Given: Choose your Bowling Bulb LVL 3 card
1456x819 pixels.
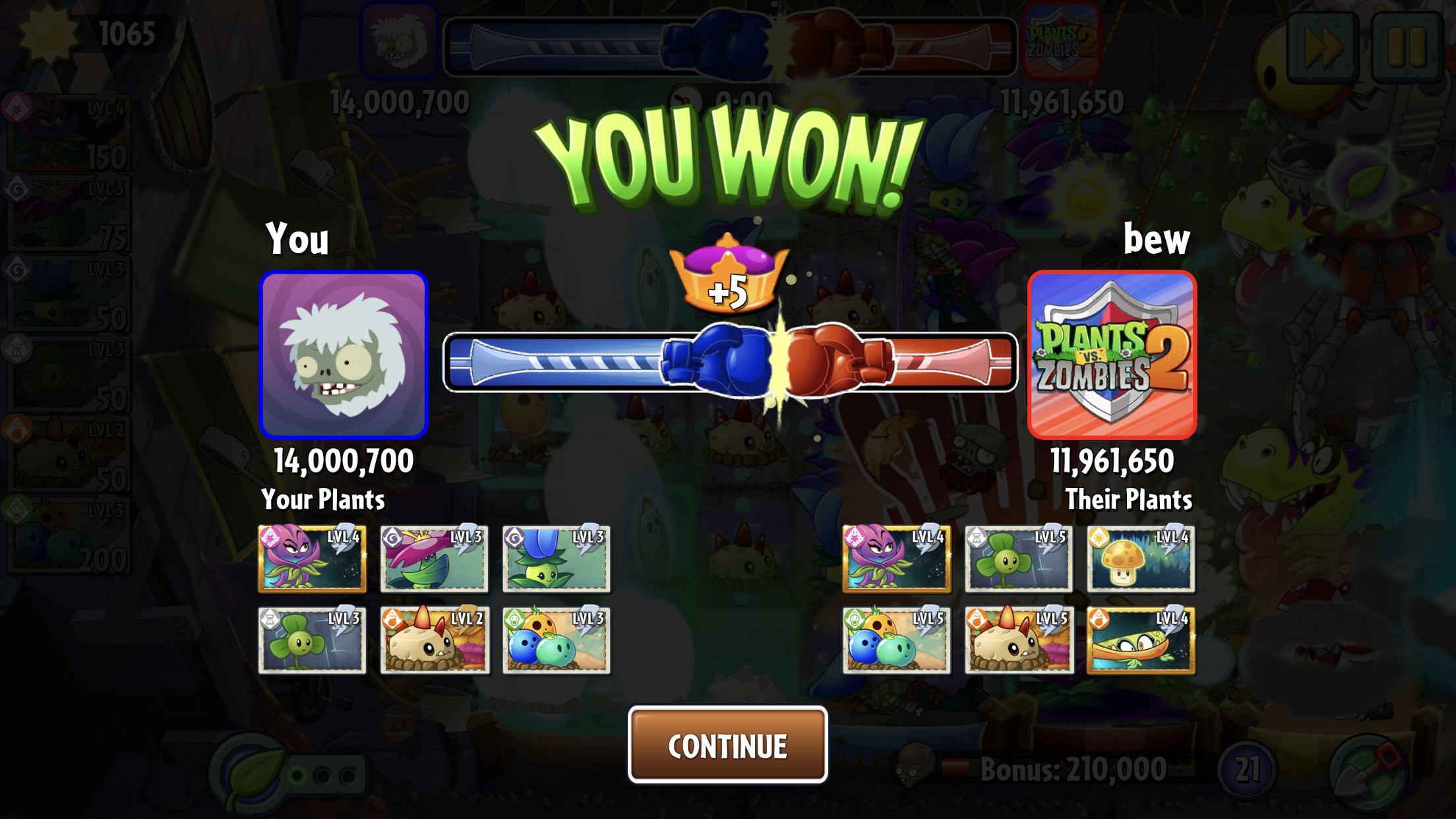Looking at the screenshot, I should point(556,640).
